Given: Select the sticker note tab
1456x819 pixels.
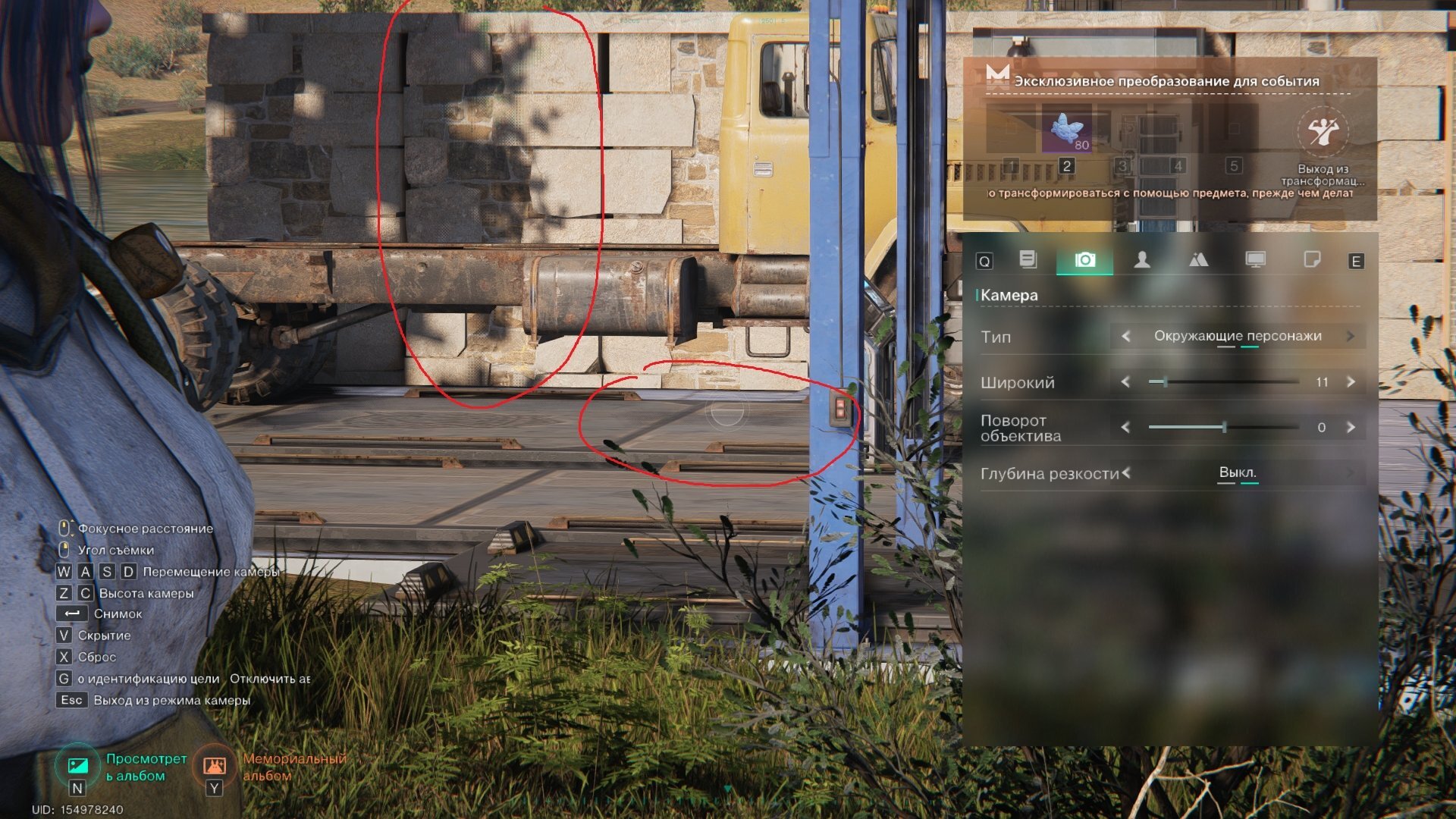Looking at the screenshot, I should coord(1311,260).
